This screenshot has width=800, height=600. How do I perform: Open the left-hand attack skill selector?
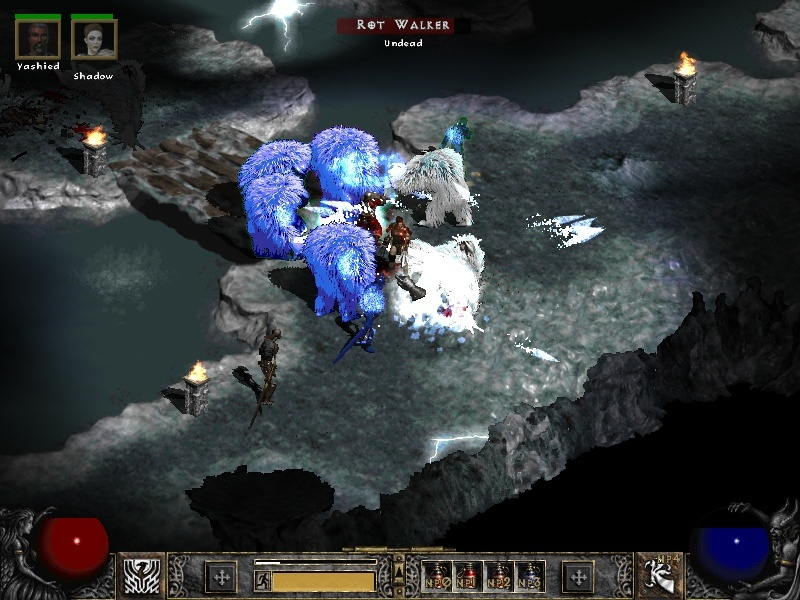[141, 576]
